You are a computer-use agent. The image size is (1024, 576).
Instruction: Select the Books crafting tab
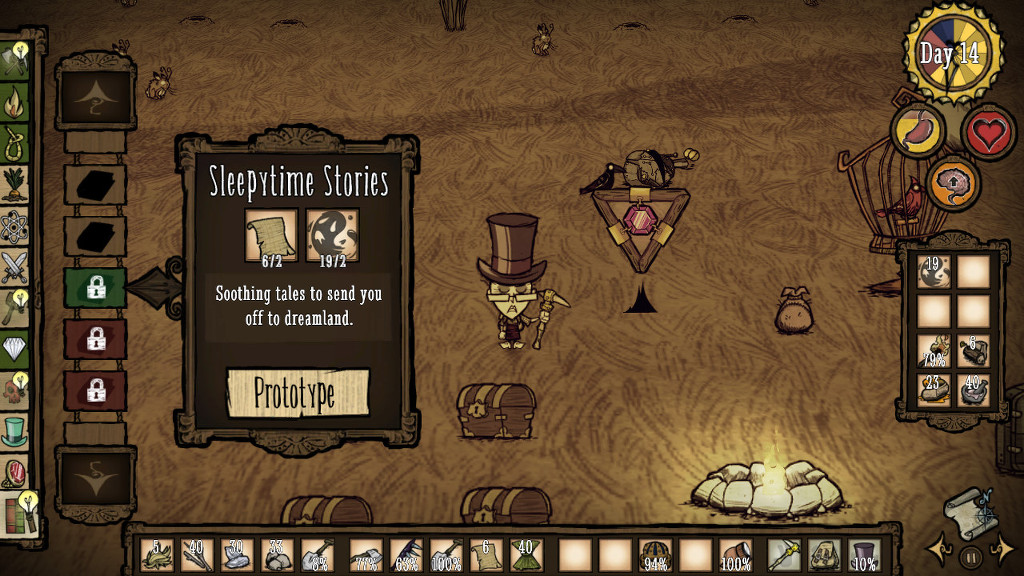(x=14, y=512)
